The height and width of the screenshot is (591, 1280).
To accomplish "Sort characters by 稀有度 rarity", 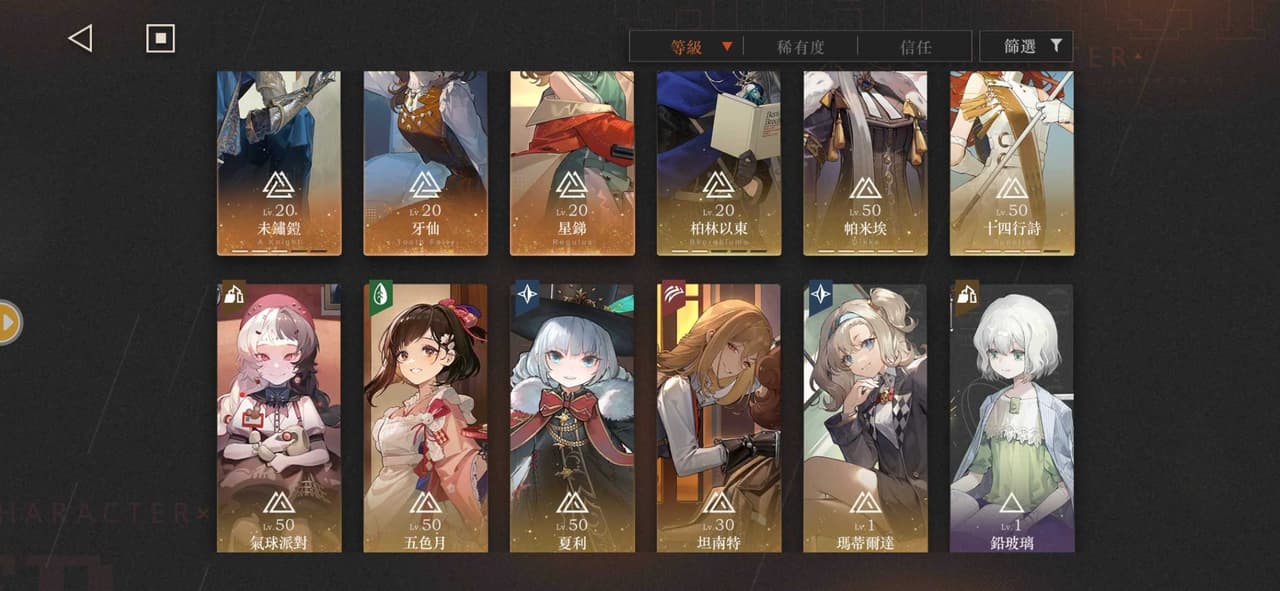I will tap(800, 46).
